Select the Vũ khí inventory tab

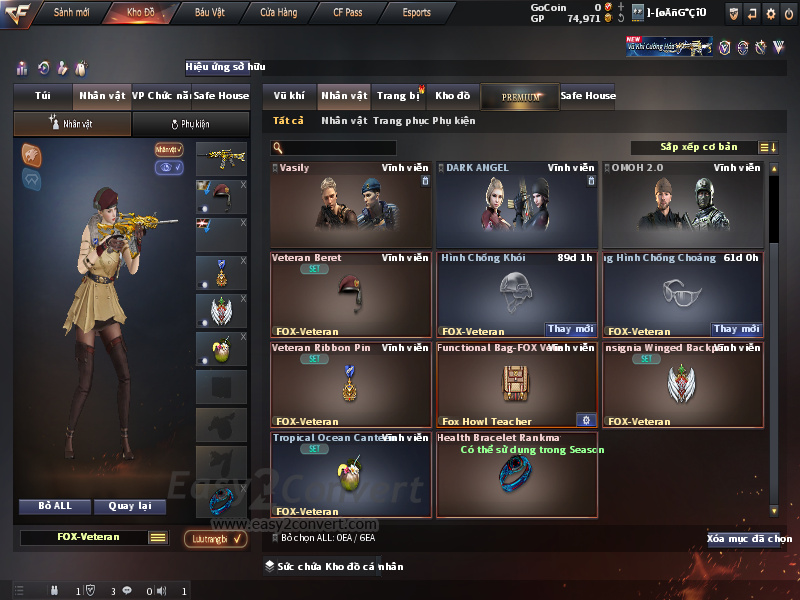click(x=289, y=96)
